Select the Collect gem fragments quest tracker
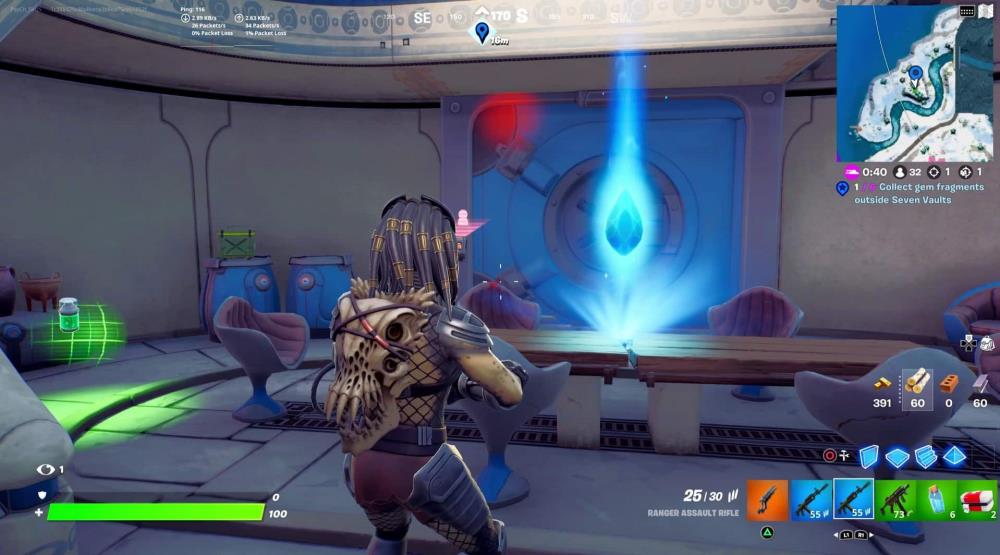This screenshot has height=555, width=1000. (911, 193)
